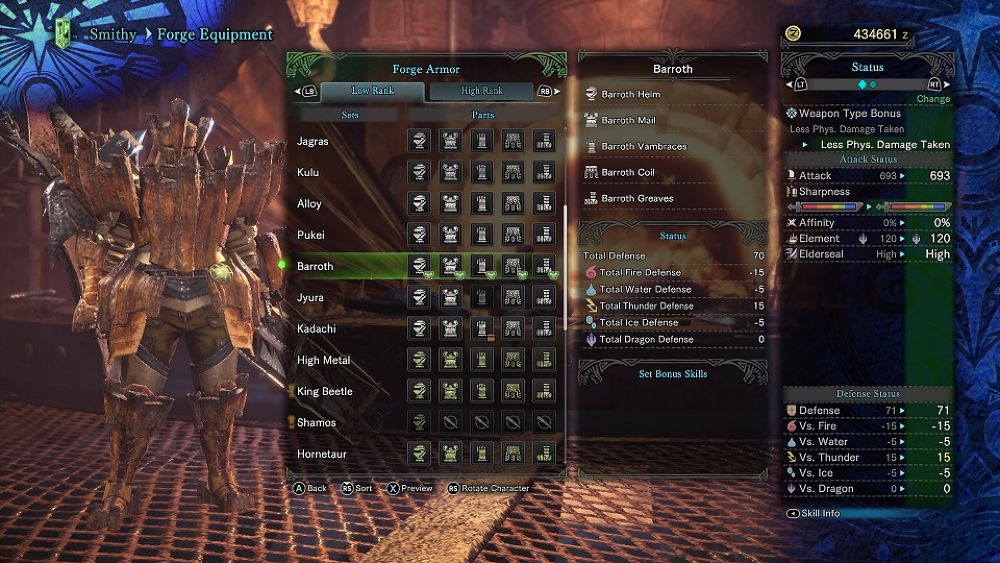This screenshot has height=563, width=1000.
Task: Click the Jagras helm part icon
Action: (420, 142)
